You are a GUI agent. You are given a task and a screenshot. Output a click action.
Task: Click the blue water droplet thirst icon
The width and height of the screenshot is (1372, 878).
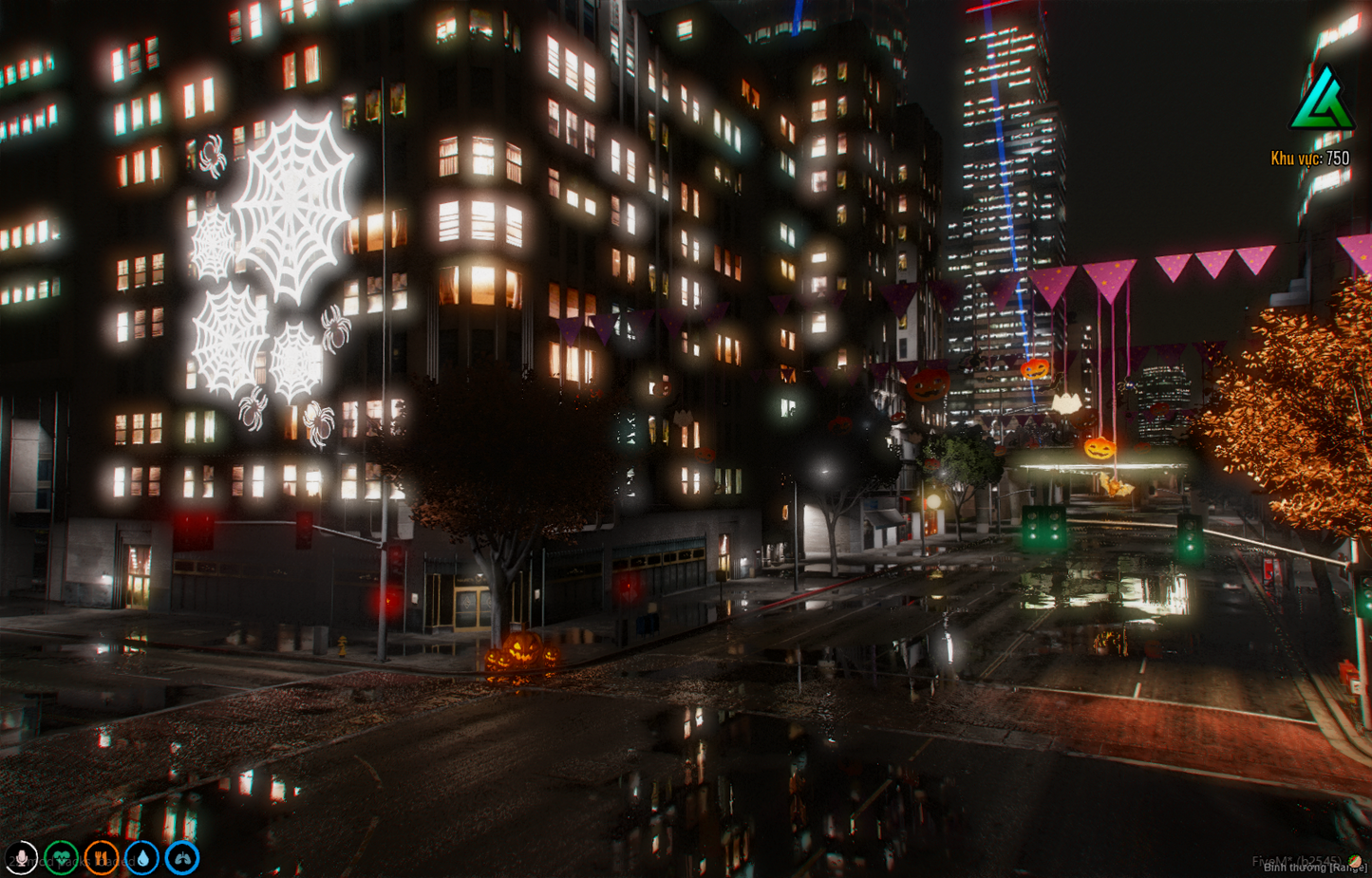(x=140, y=857)
